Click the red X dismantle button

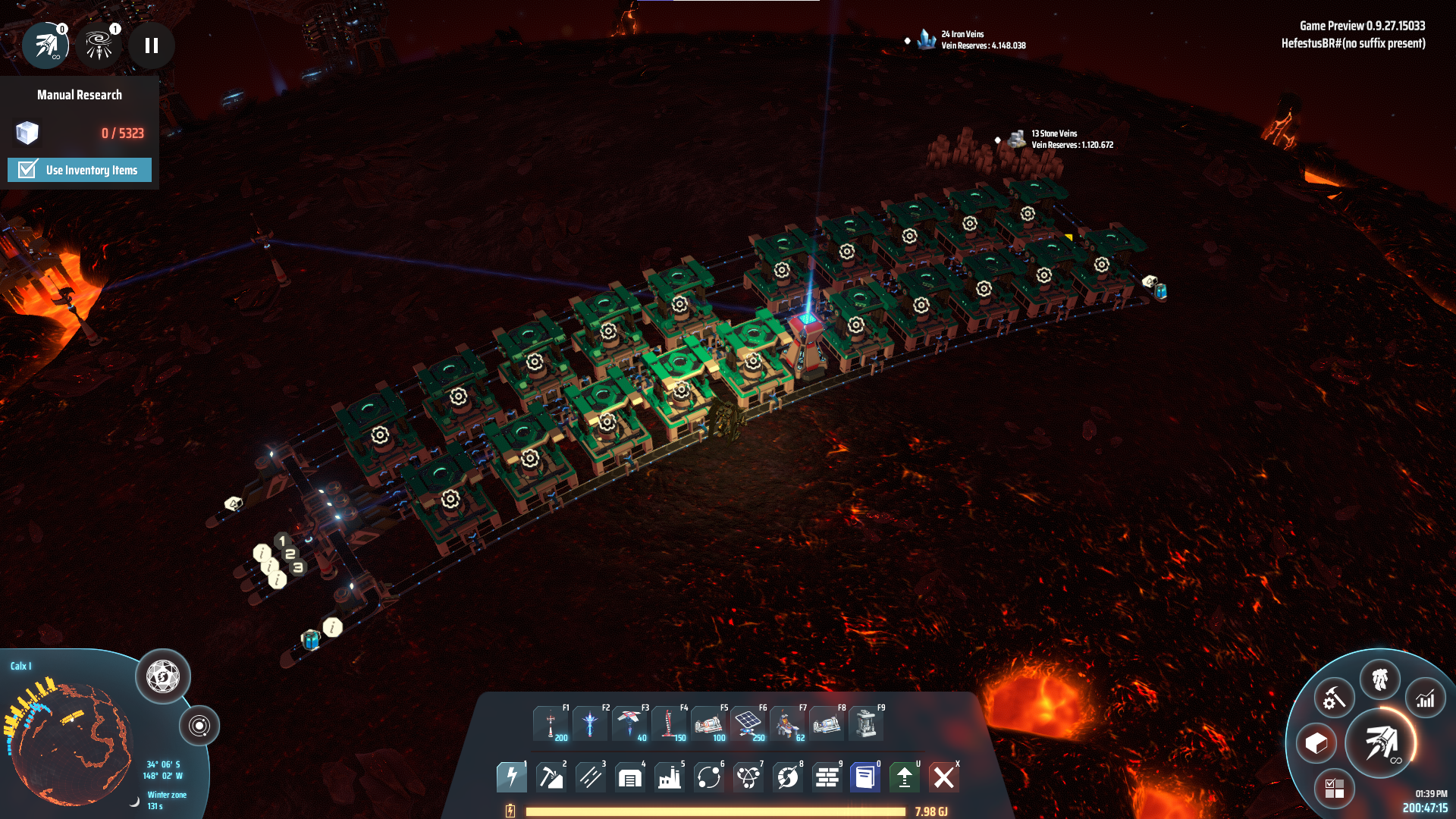click(944, 777)
